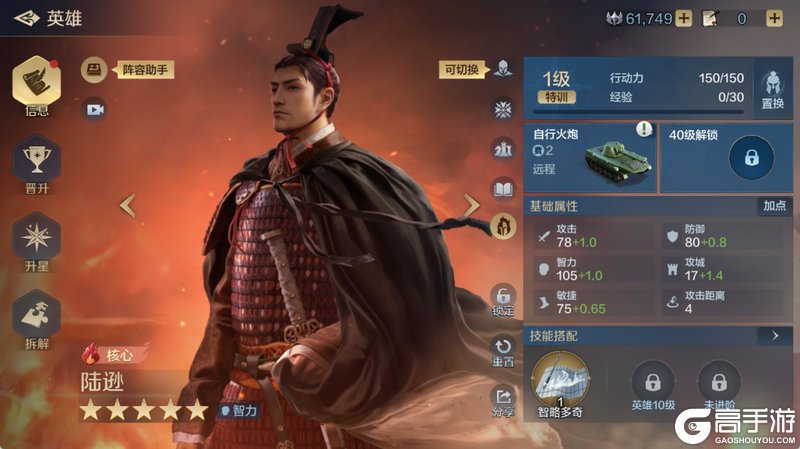Open the 升星 star upgrade tab
The image size is (800, 449).
(x=37, y=240)
